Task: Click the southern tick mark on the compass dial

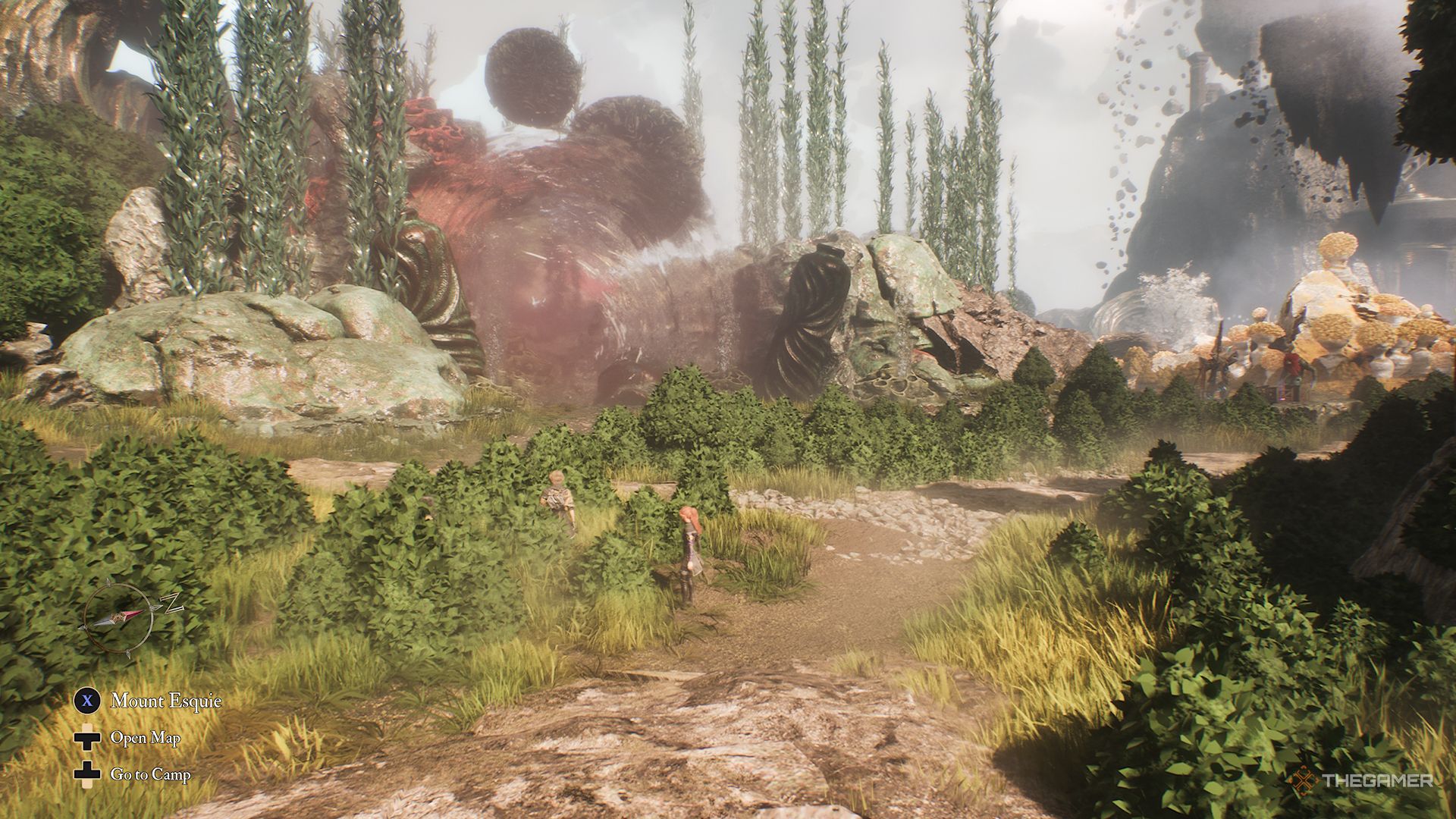Action: pyautogui.click(x=127, y=653)
